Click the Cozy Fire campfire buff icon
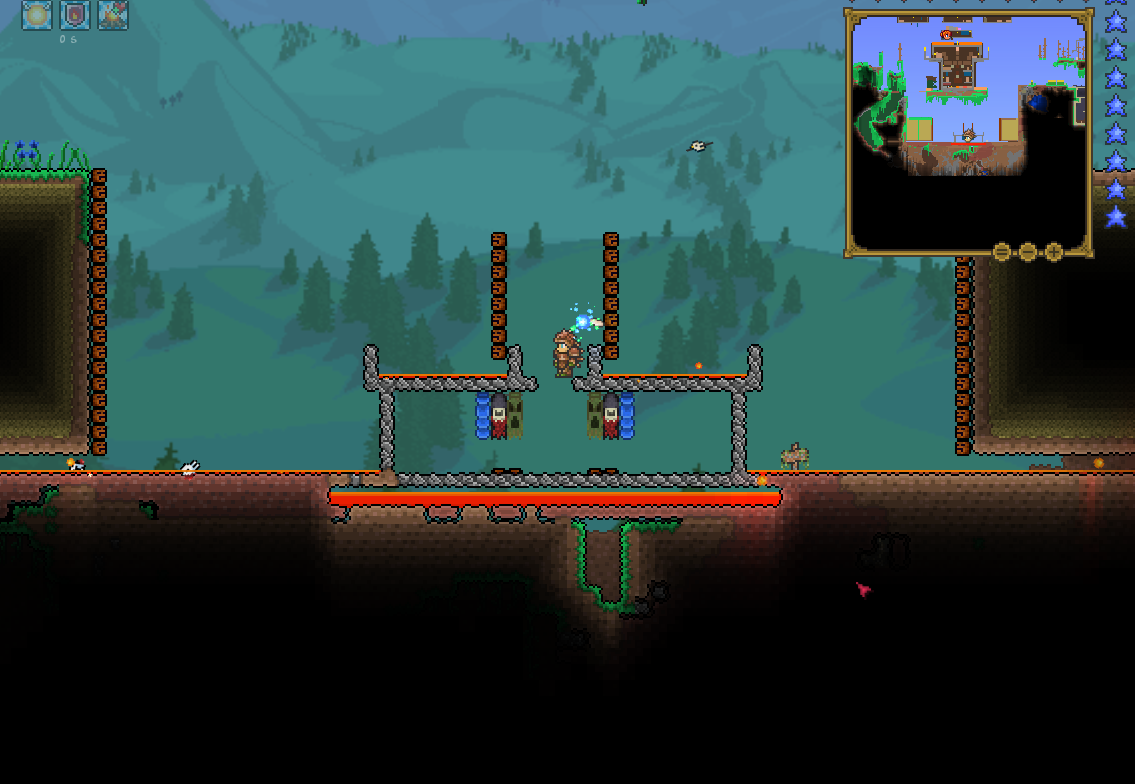The width and height of the screenshot is (1135, 784). (113, 15)
